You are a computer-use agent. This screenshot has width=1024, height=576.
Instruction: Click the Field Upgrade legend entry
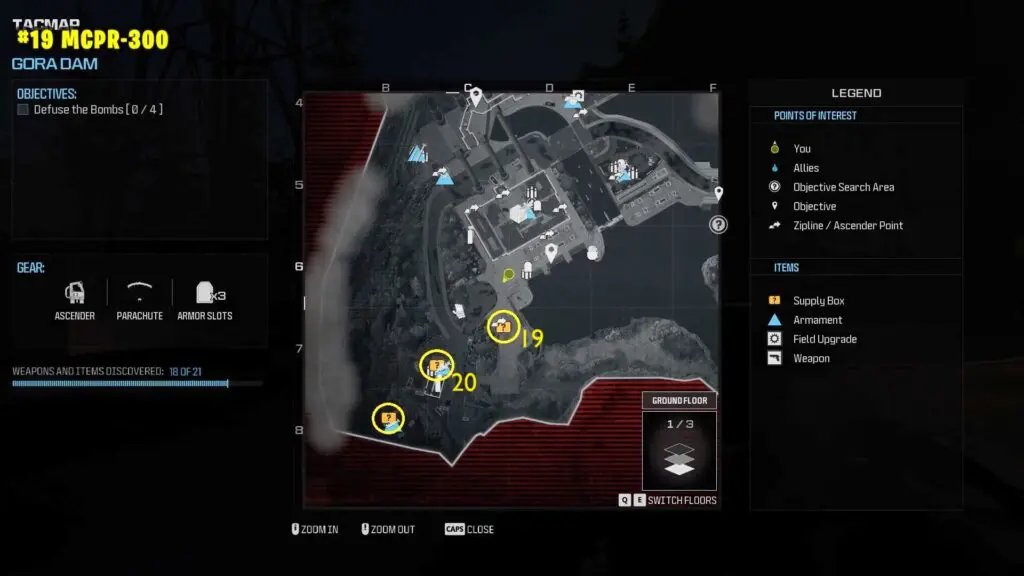pyautogui.click(x=824, y=339)
